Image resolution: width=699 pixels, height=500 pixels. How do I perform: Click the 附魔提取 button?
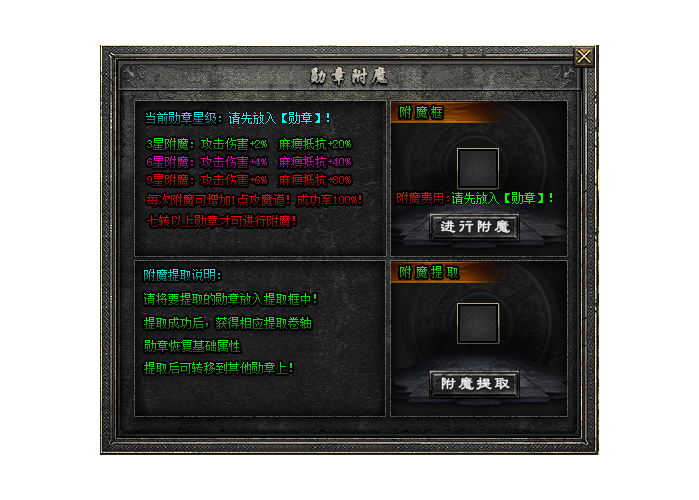(475, 383)
